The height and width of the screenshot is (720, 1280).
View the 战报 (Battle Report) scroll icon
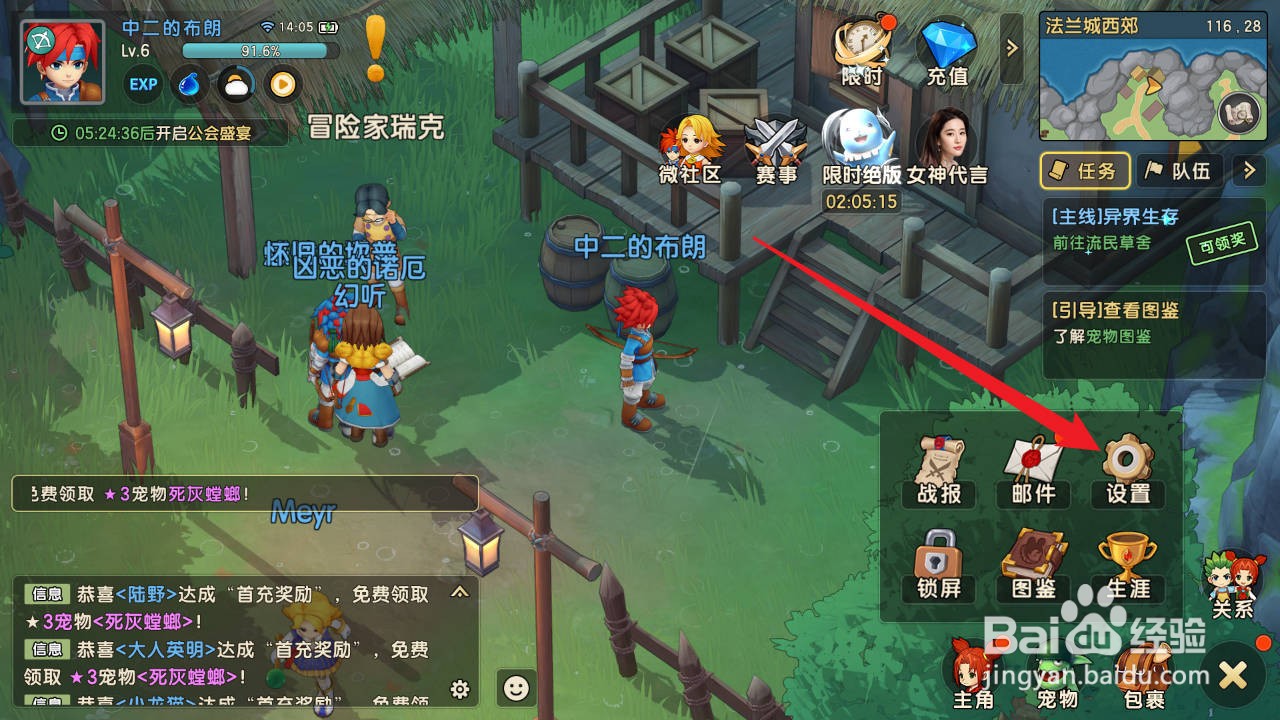tap(938, 470)
